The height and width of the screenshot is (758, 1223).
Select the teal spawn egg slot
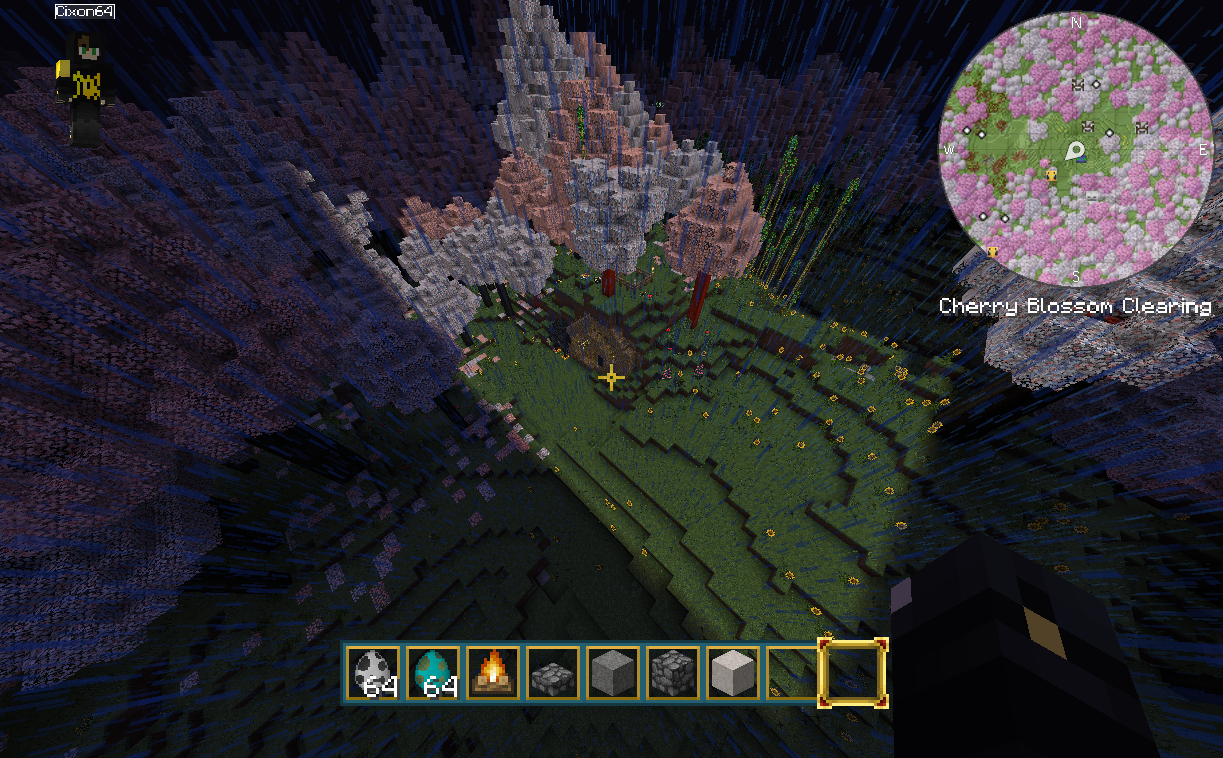coord(433,672)
